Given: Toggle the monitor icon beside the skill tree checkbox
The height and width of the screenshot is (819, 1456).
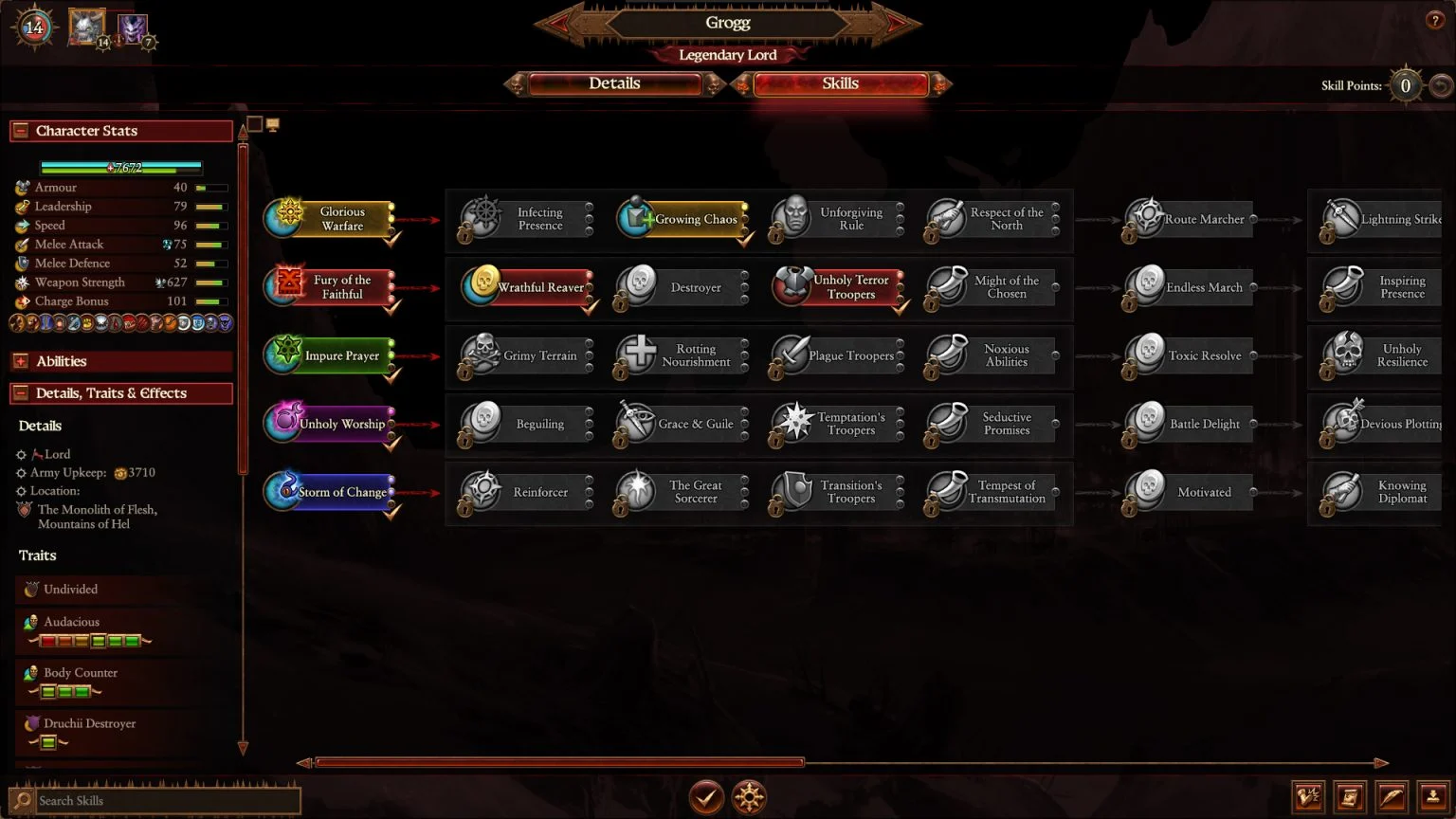Looking at the screenshot, I should tap(273, 123).
